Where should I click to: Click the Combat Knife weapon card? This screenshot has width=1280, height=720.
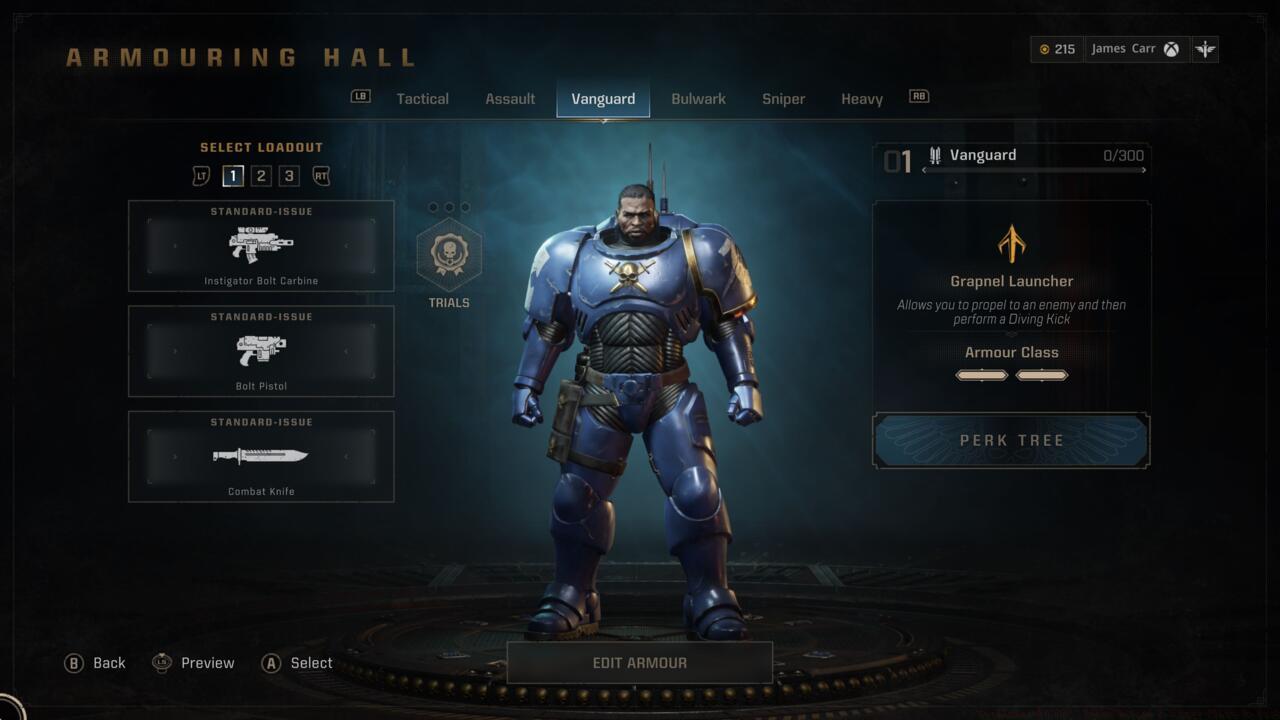pos(260,456)
